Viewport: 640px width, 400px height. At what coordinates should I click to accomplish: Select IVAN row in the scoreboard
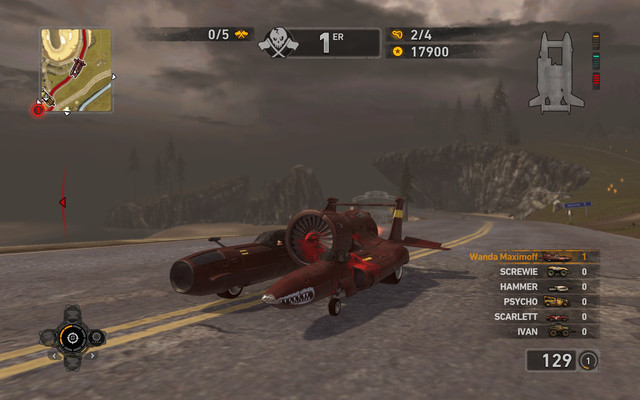point(530,331)
